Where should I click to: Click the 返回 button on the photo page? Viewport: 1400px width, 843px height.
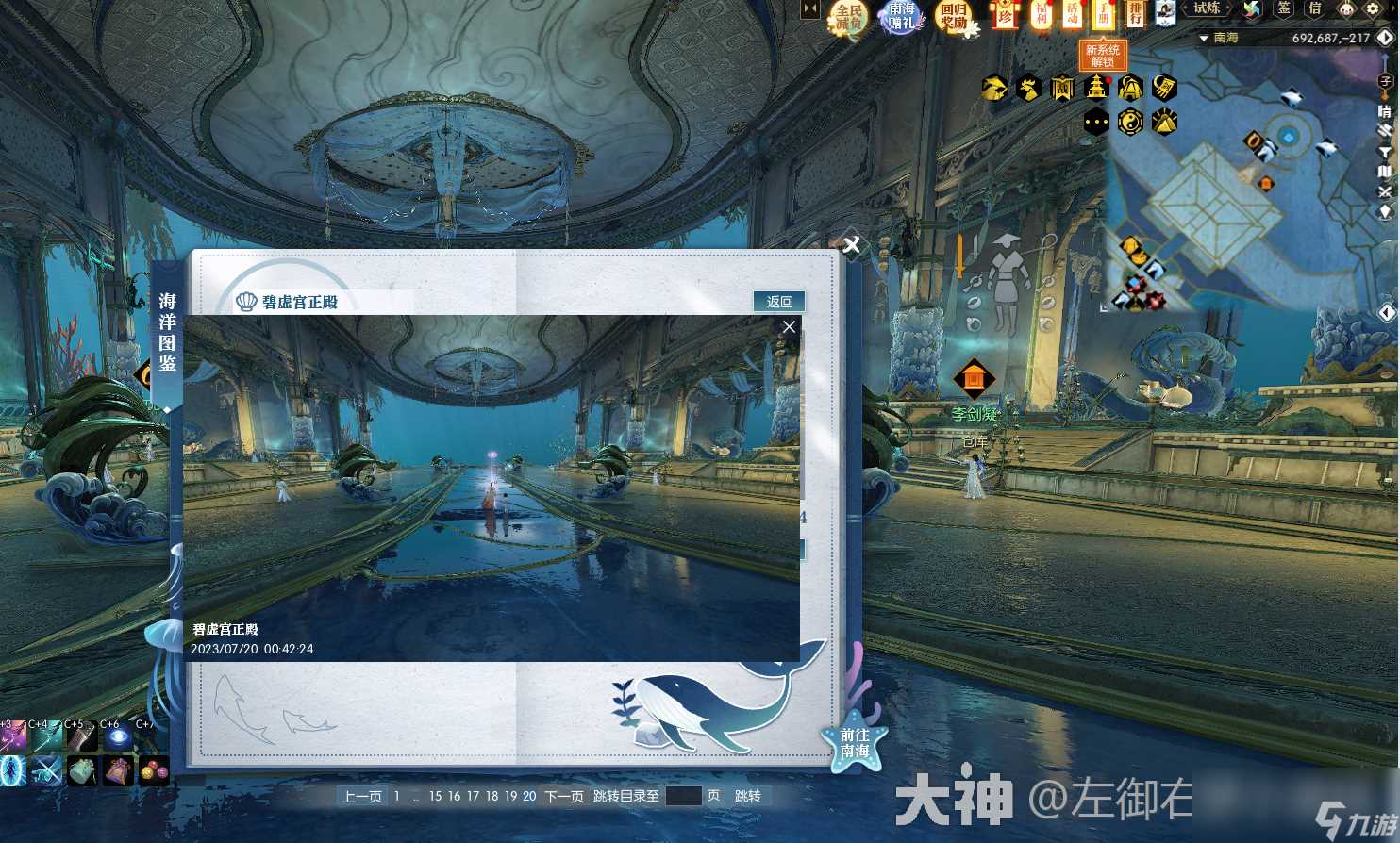[778, 301]
